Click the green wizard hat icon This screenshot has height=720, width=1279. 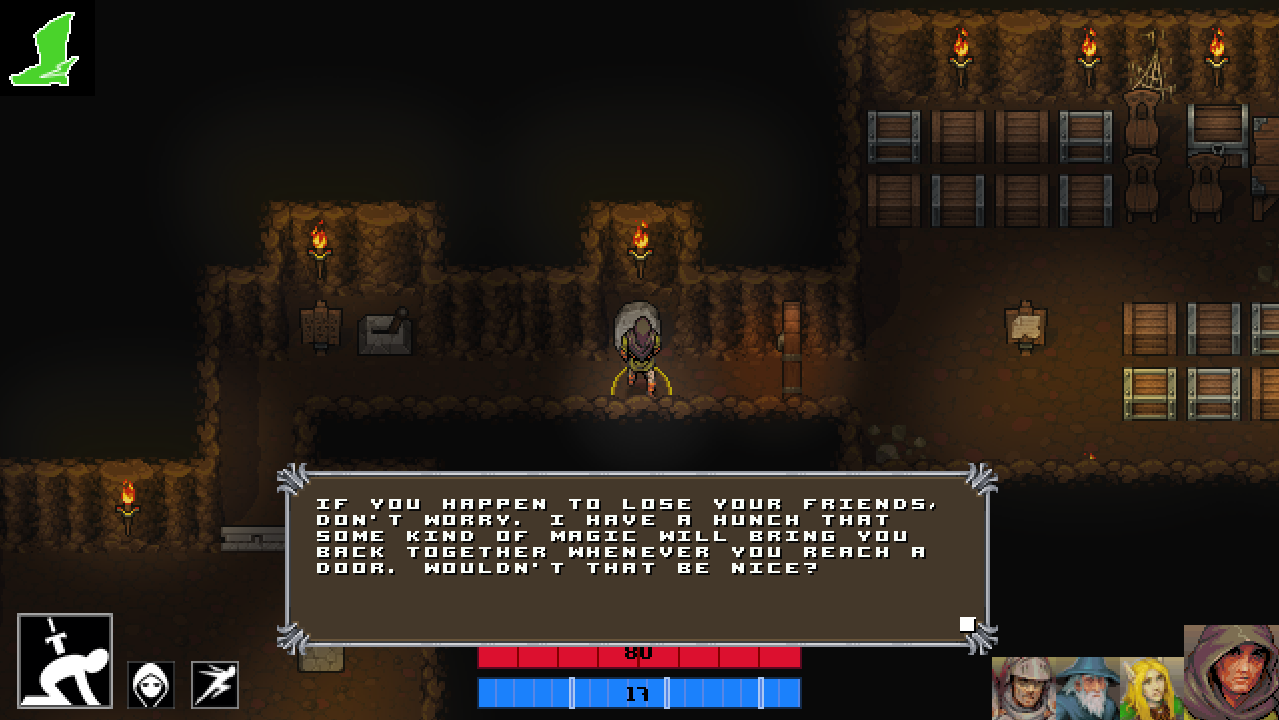click(46, 48)
